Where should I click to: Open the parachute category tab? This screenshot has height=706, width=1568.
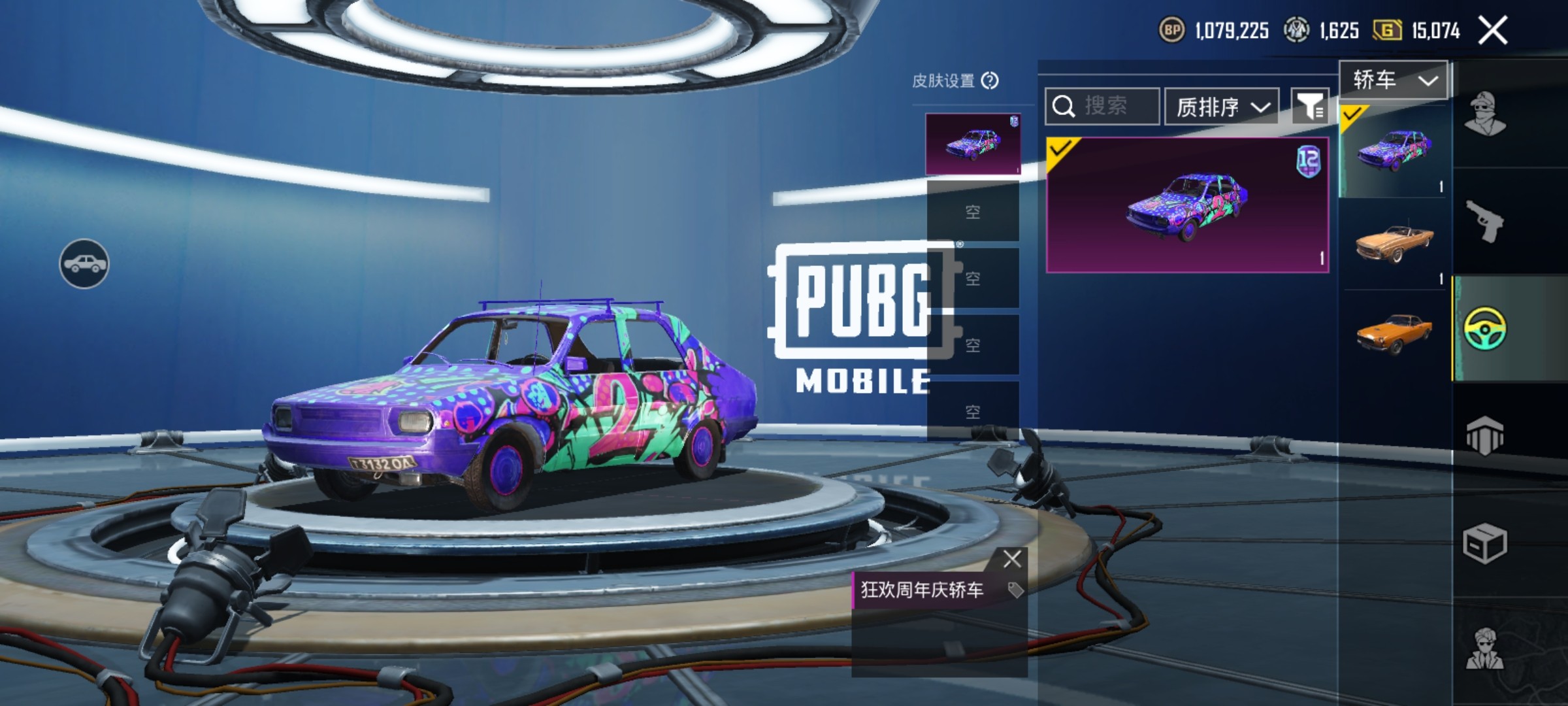[1485, 435]
